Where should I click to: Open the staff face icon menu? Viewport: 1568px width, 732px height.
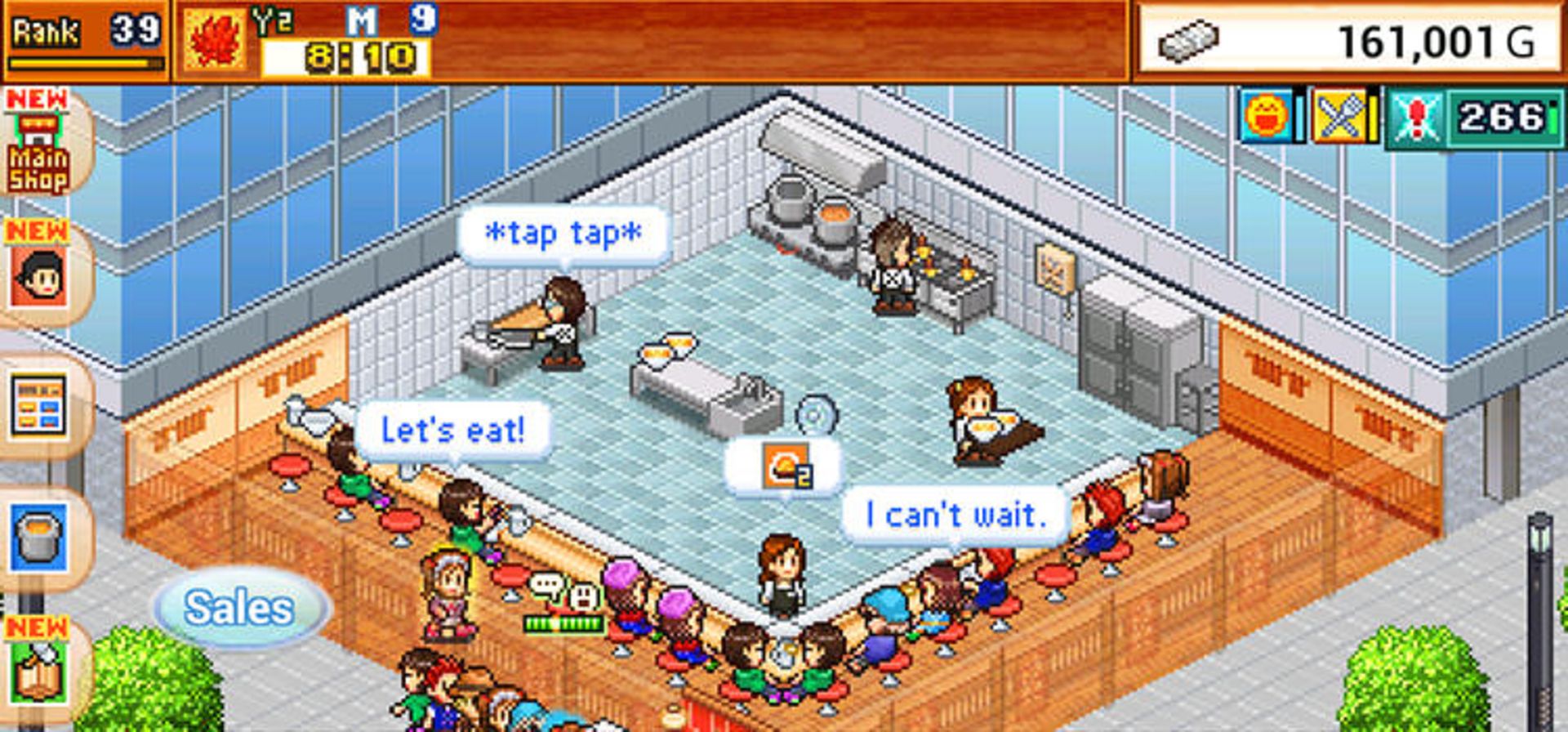coord(38,276)
